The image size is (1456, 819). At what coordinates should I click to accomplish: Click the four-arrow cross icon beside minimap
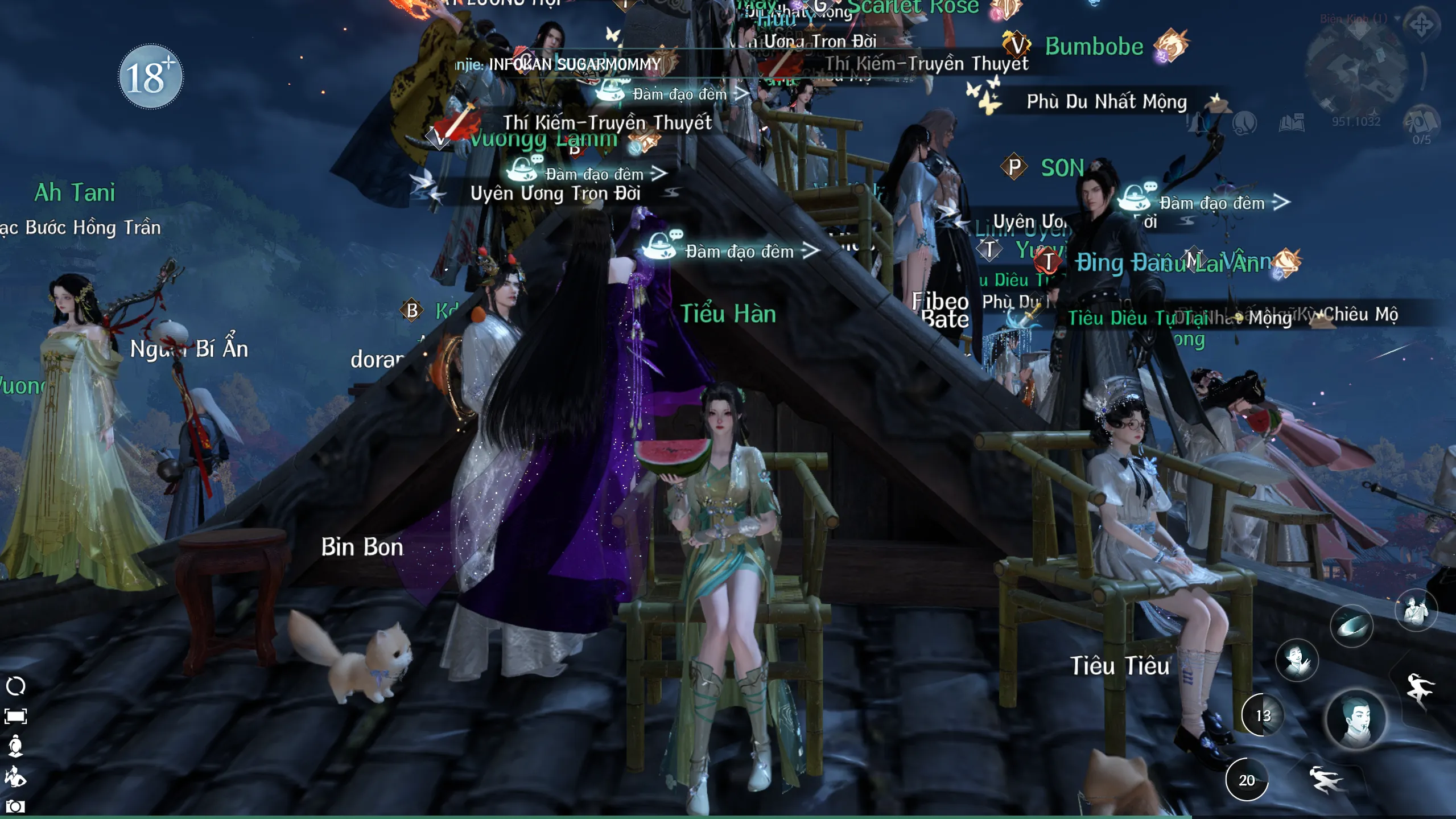click(1421, 24)
